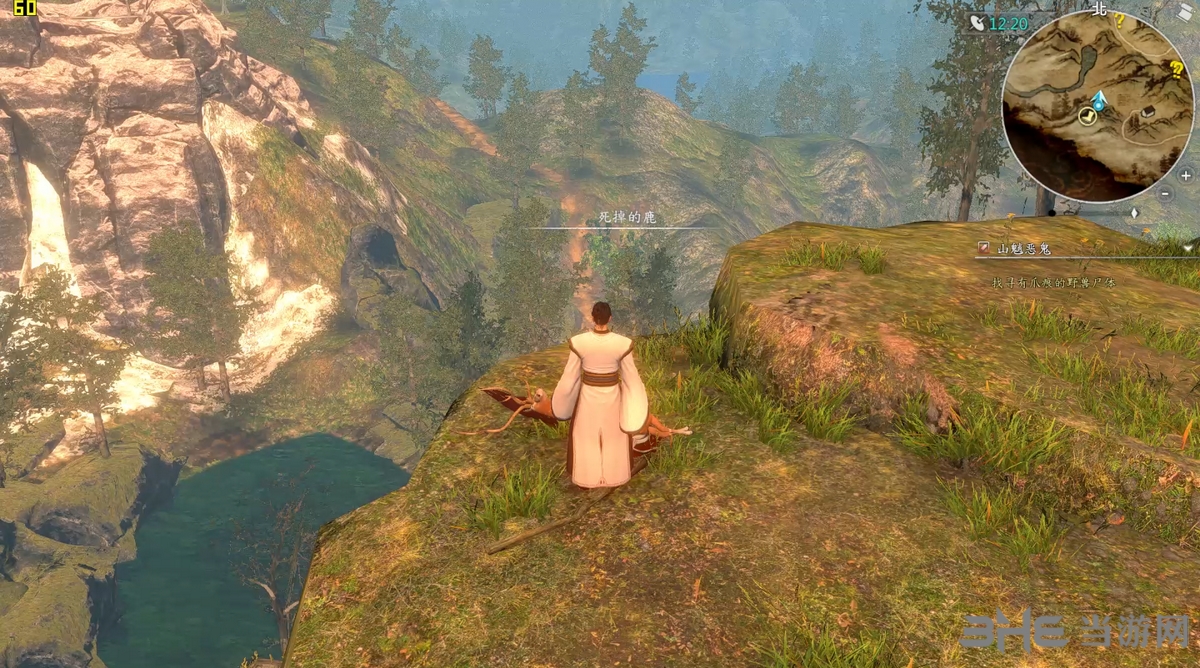The width and height of the screenshot is (1200, 668).
Task: Click the house marker on the minimap
Action: pos(1148,111)
